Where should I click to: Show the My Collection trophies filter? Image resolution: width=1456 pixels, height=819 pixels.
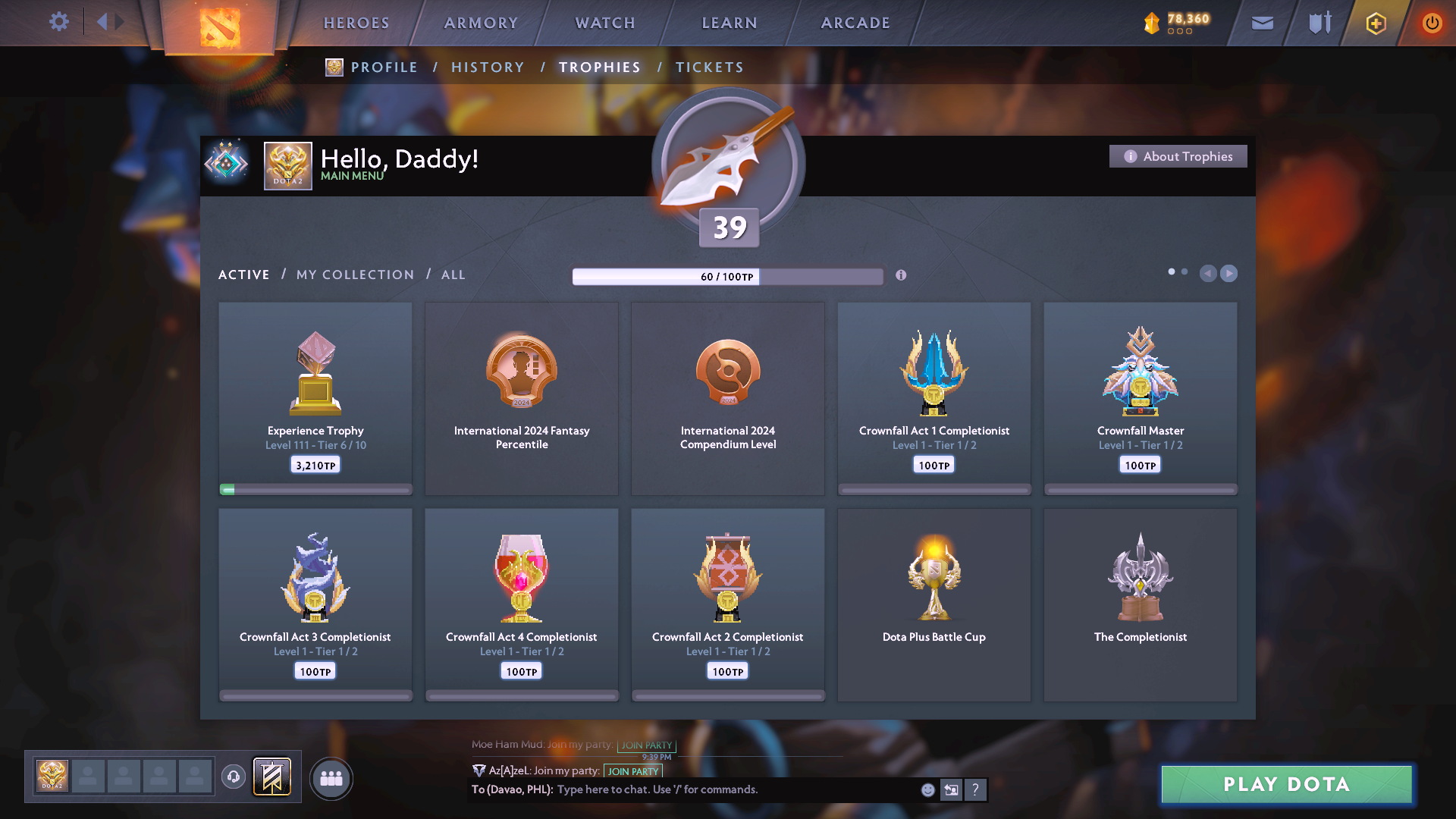(356, 275)
